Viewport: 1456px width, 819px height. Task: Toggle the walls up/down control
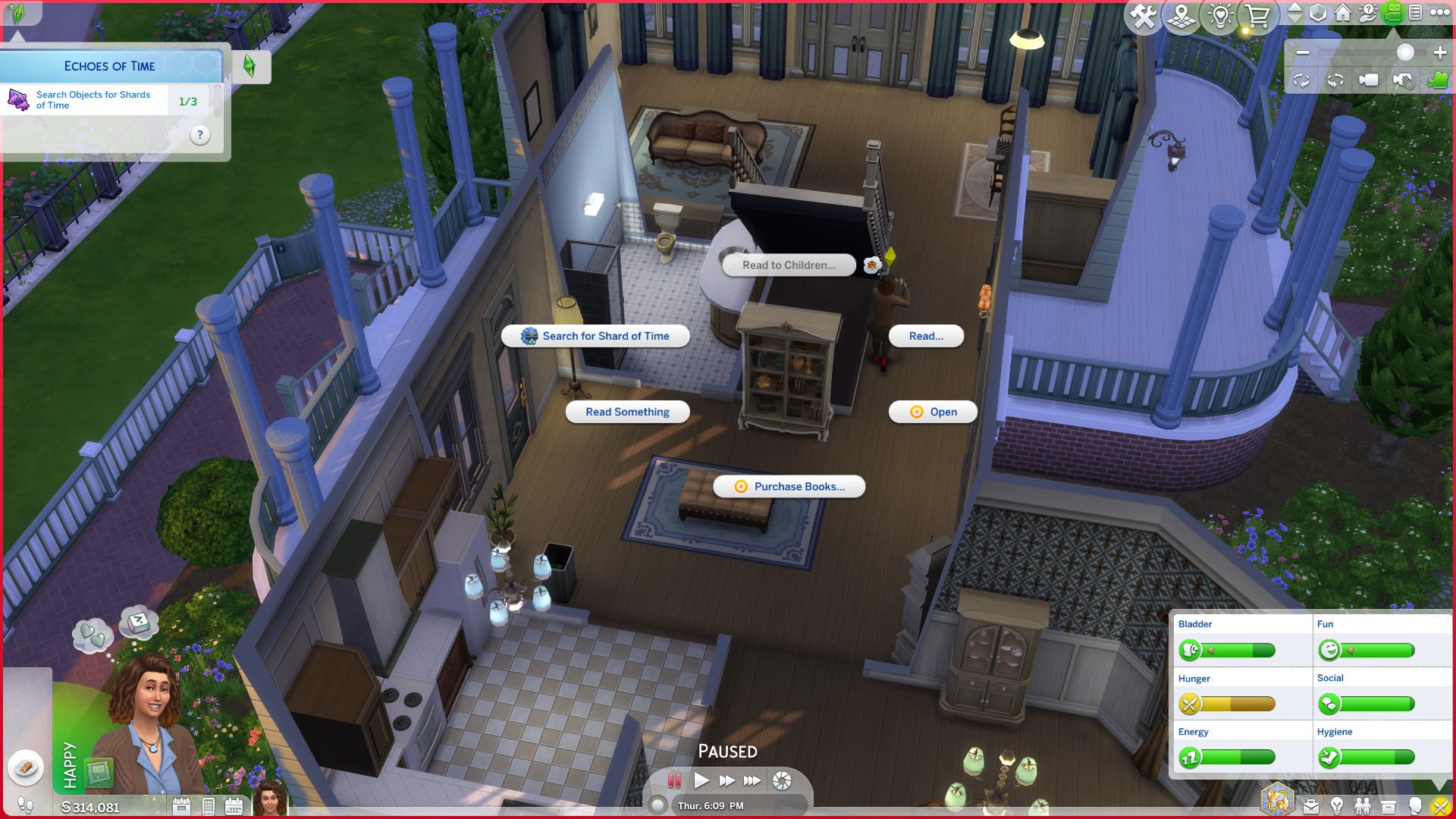[x=1295, y=13]
